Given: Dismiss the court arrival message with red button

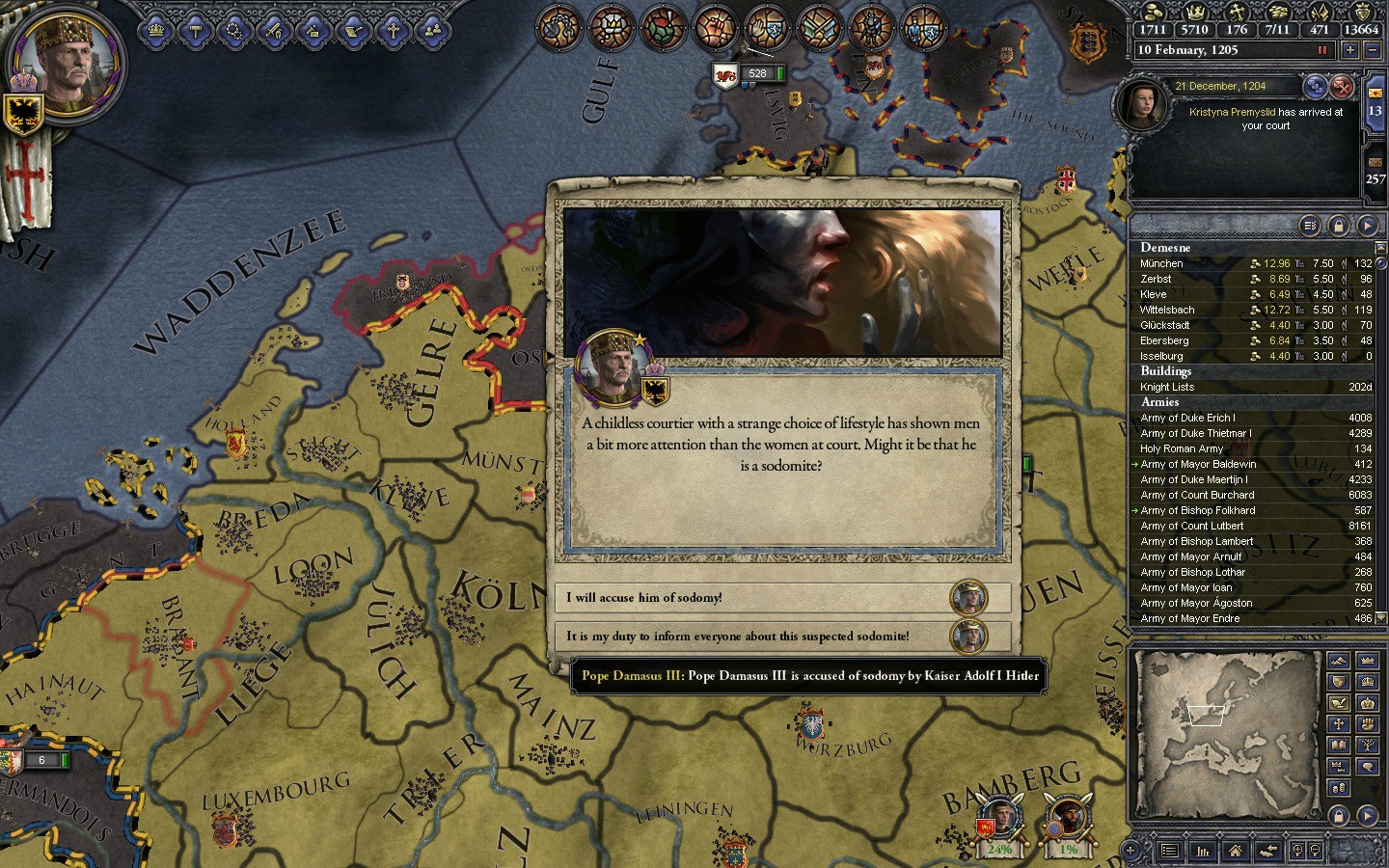Looking at the screenshot, I should pos(1342,88).
